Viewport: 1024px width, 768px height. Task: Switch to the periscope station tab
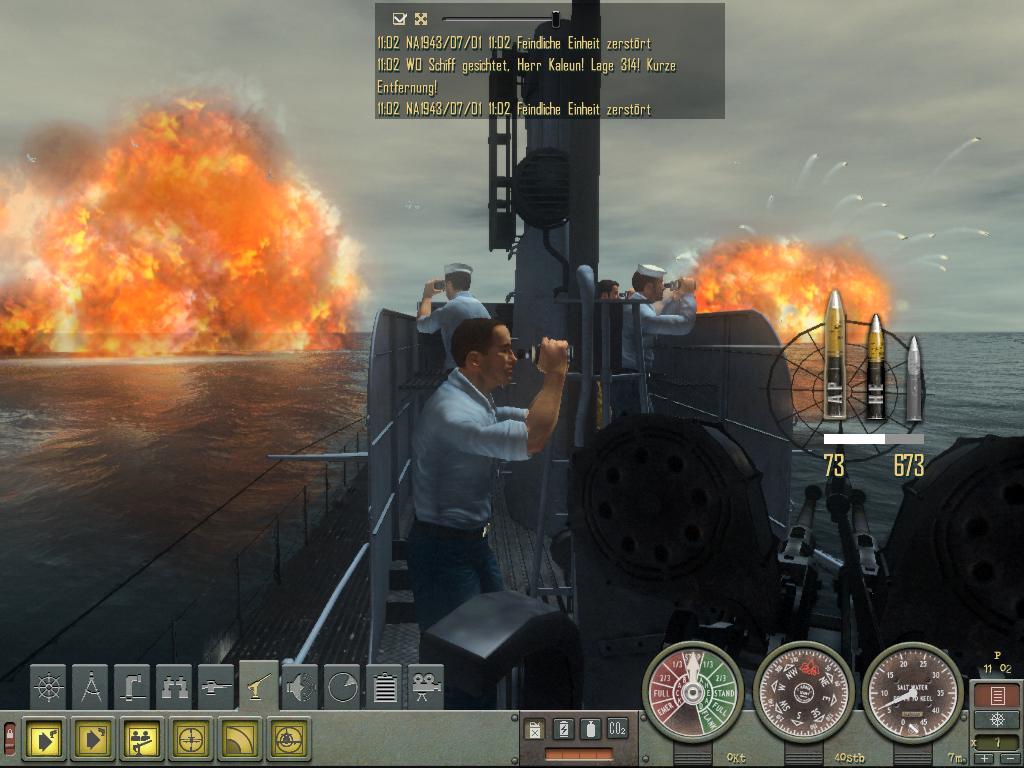coord(133,688)
